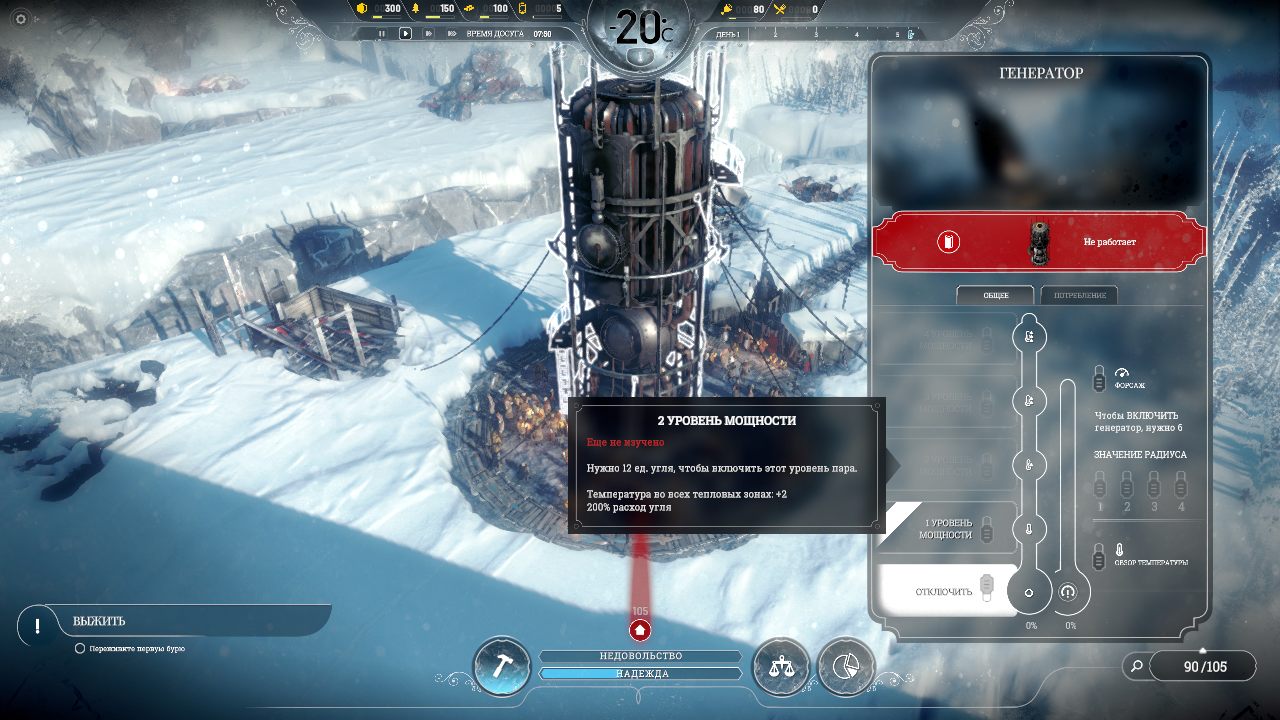This screenshot has height=720, width=1280.
Task: Open the settings gear icon
Action: click(21, 19)
